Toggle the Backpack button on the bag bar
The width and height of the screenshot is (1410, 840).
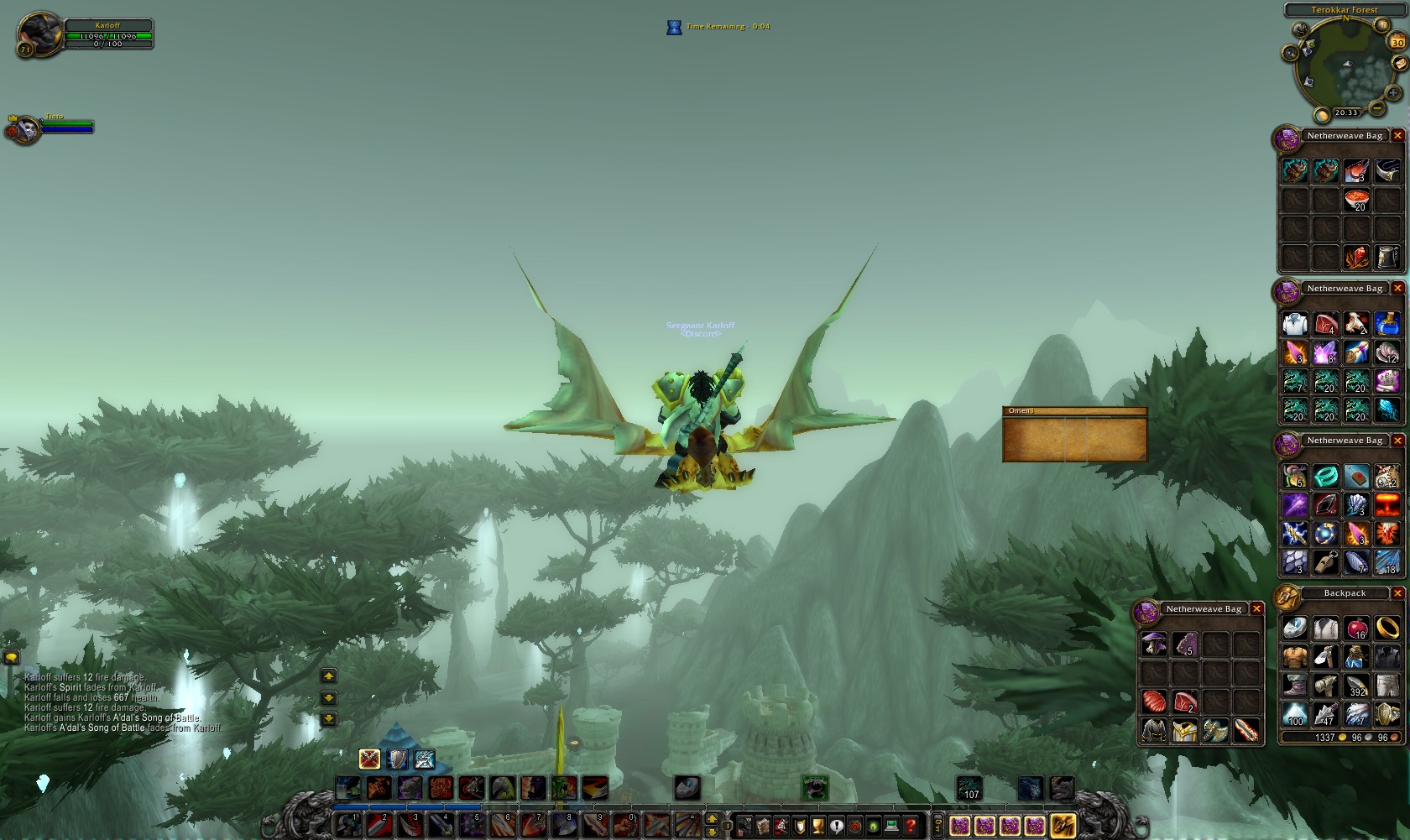(x=1062, y=826)
